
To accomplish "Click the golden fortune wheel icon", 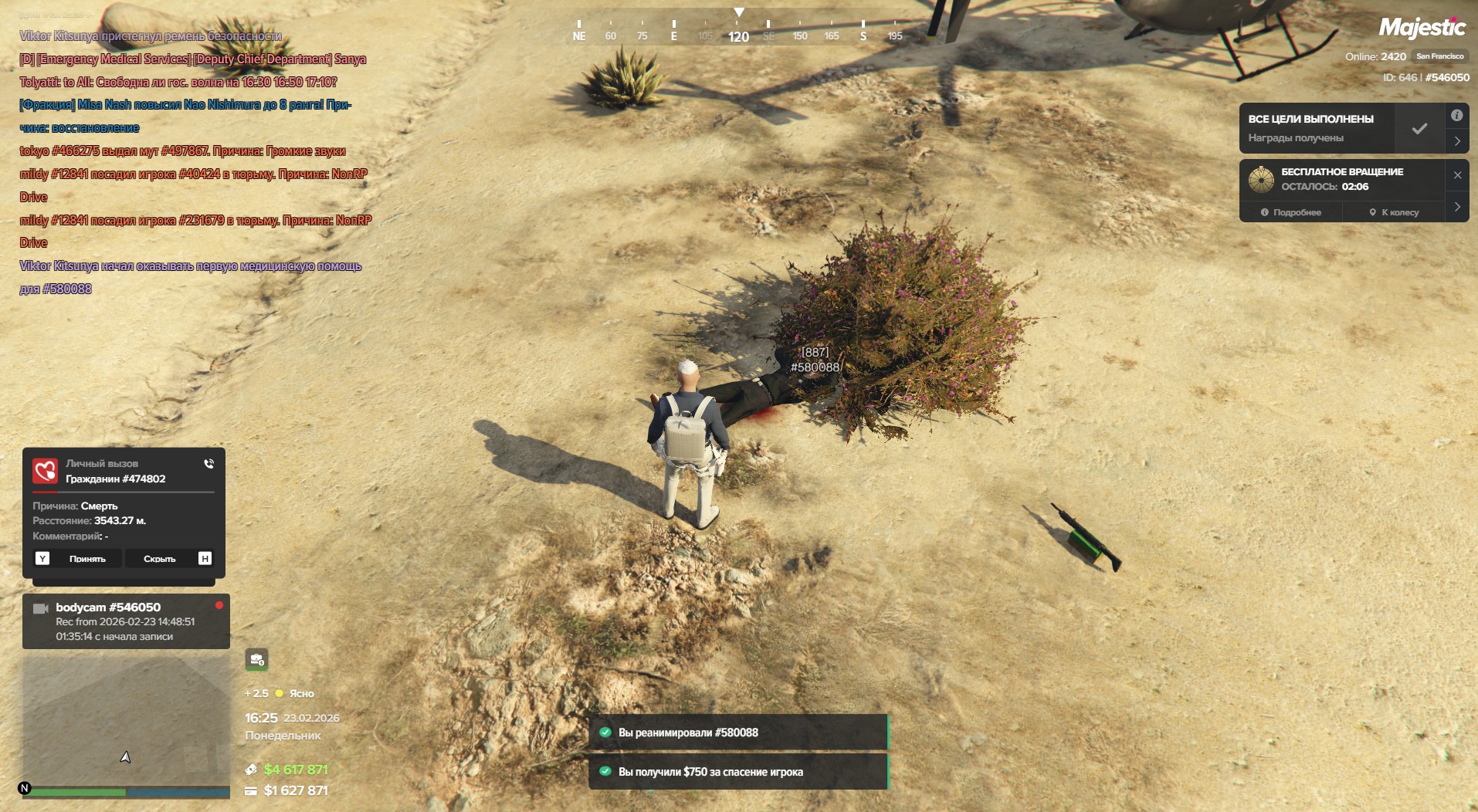I will tap(1261, 179).
